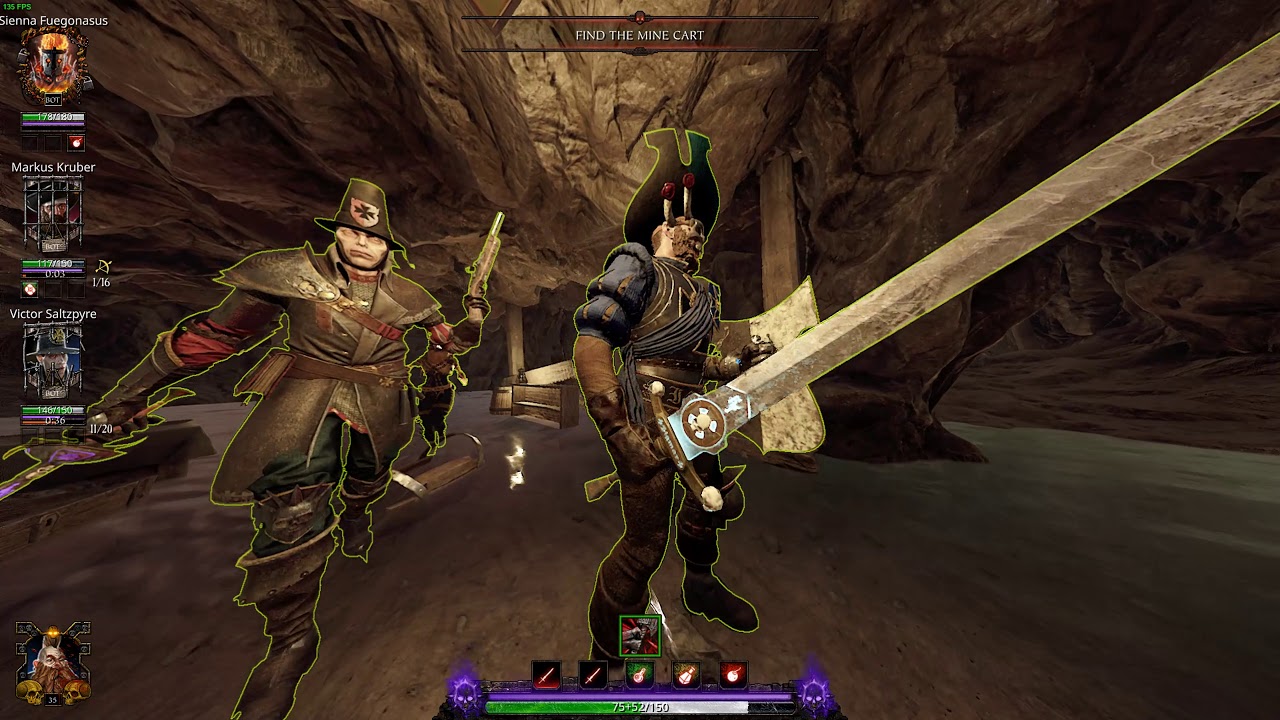The height and width of the screenshot is (720, 1280).
Task: Select the red-highlighted sword weapon slot
Action: tap(546, 675)
